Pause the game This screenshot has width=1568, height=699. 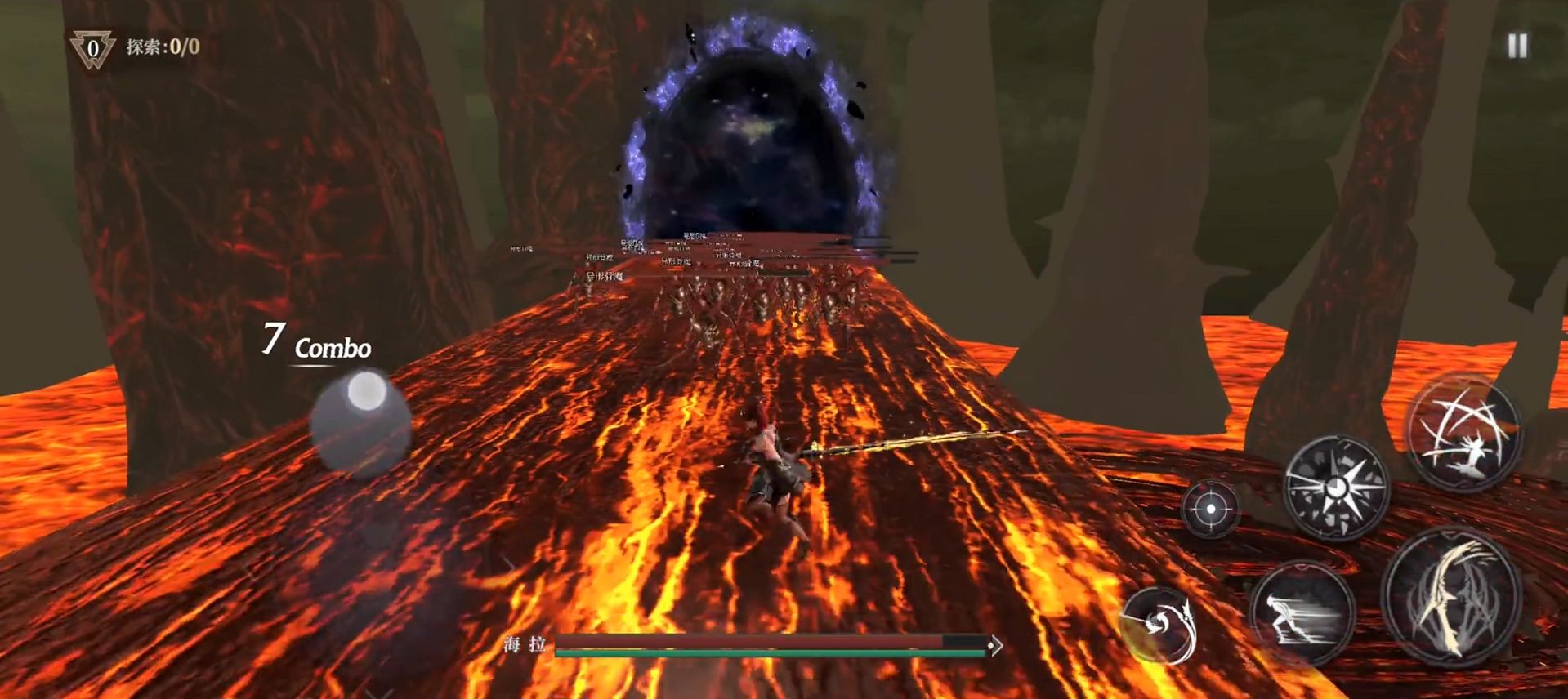click(1517, 46)
